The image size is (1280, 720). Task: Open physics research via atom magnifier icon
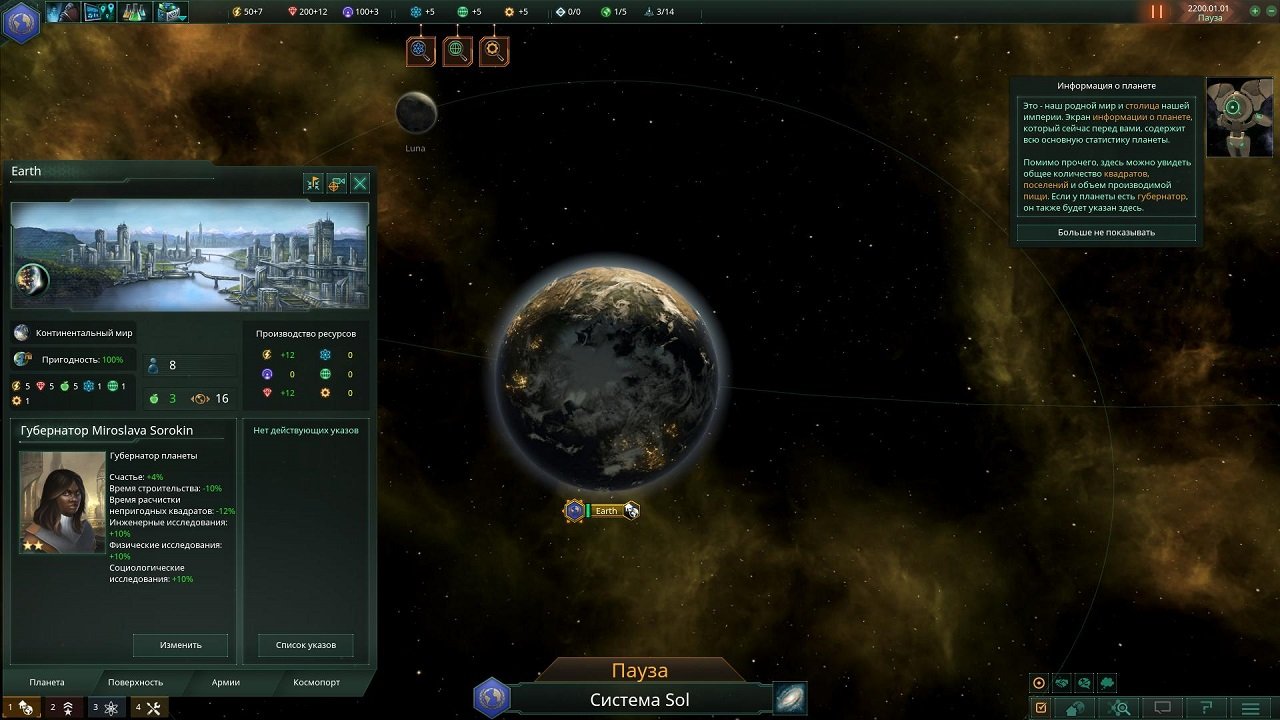click(420, 50)
